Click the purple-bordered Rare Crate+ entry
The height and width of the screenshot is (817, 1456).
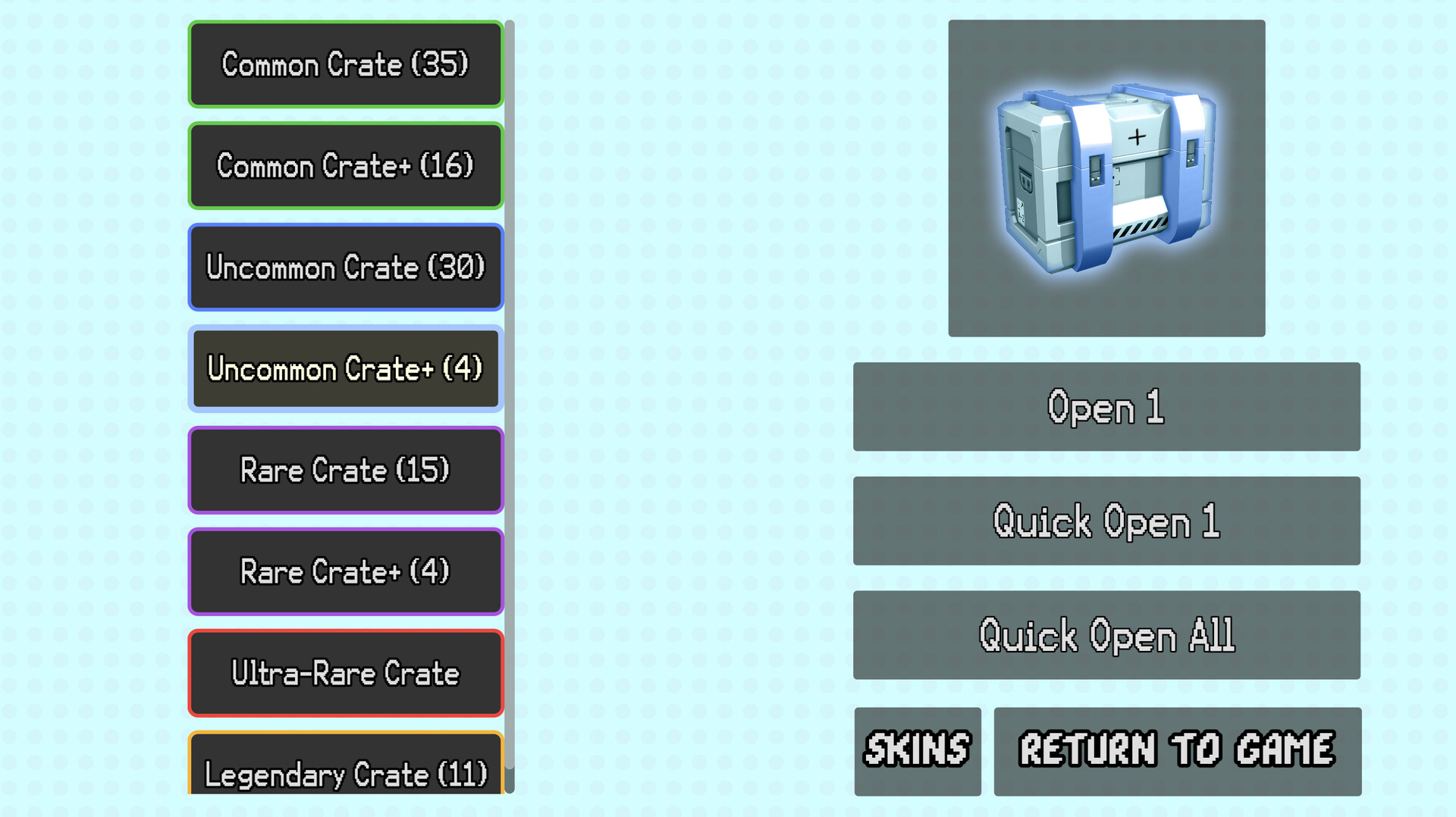[x=345, y=572]
